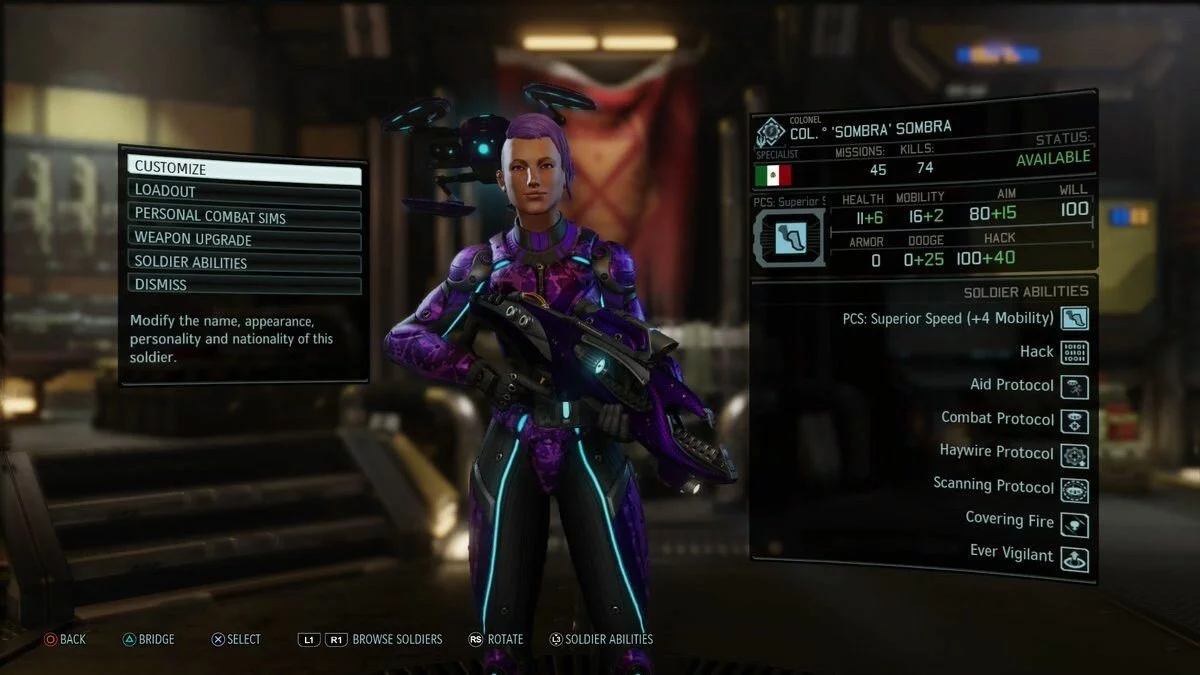
Task: Click the Scanning Protocol ability icon
Action: [x=1074, y=489]
